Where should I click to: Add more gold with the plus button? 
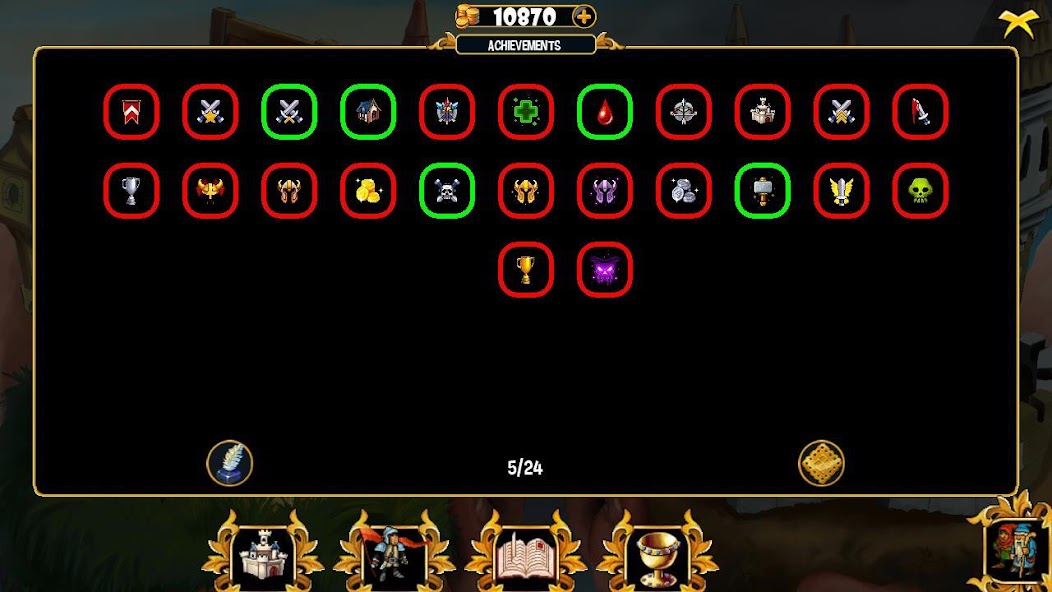pyautogui.click(x=584, y=16)
